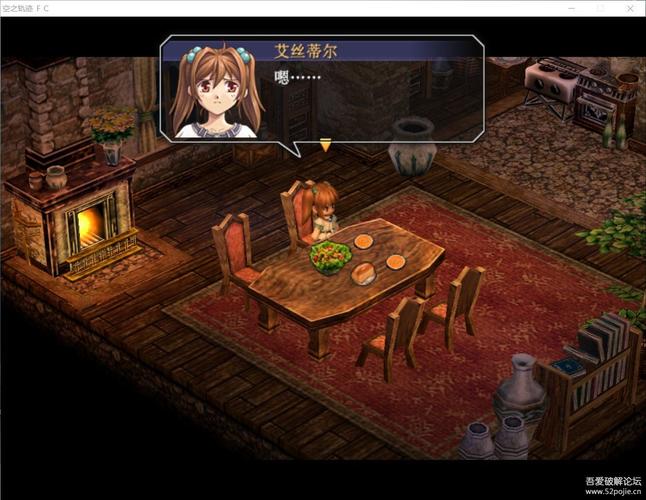The image size is (646, 500).
Task: Close the game window
Action: click(x=628, y=7)
